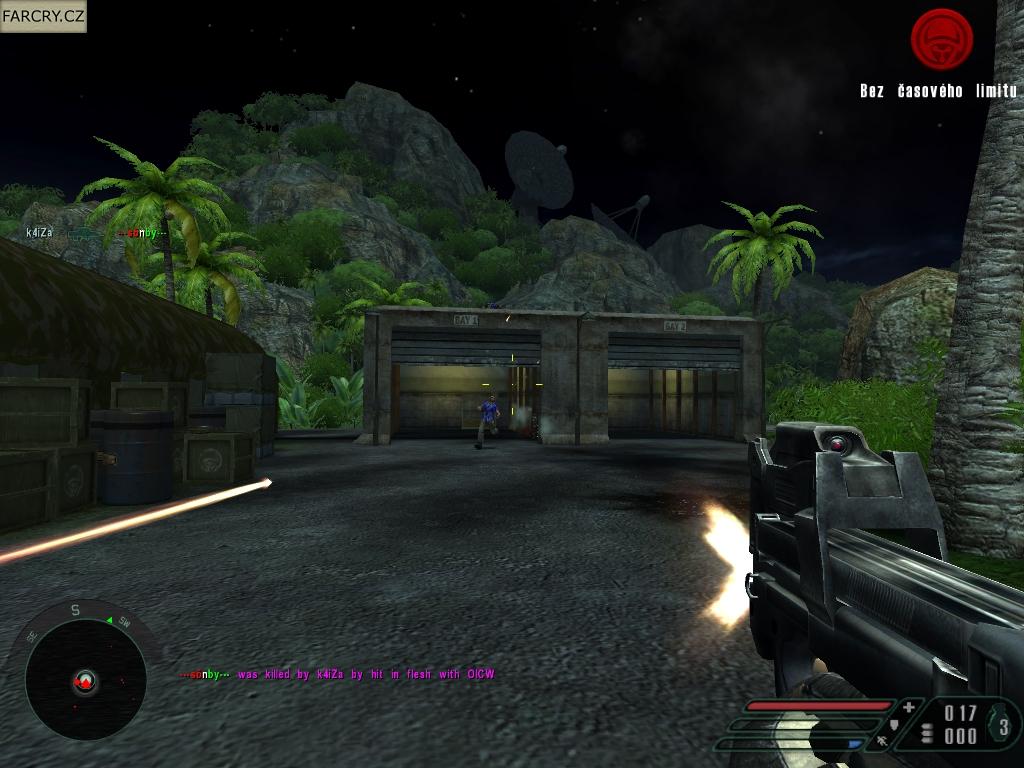
Task: Click the stamina running-man icon
Action: click(x=883, y=741)
